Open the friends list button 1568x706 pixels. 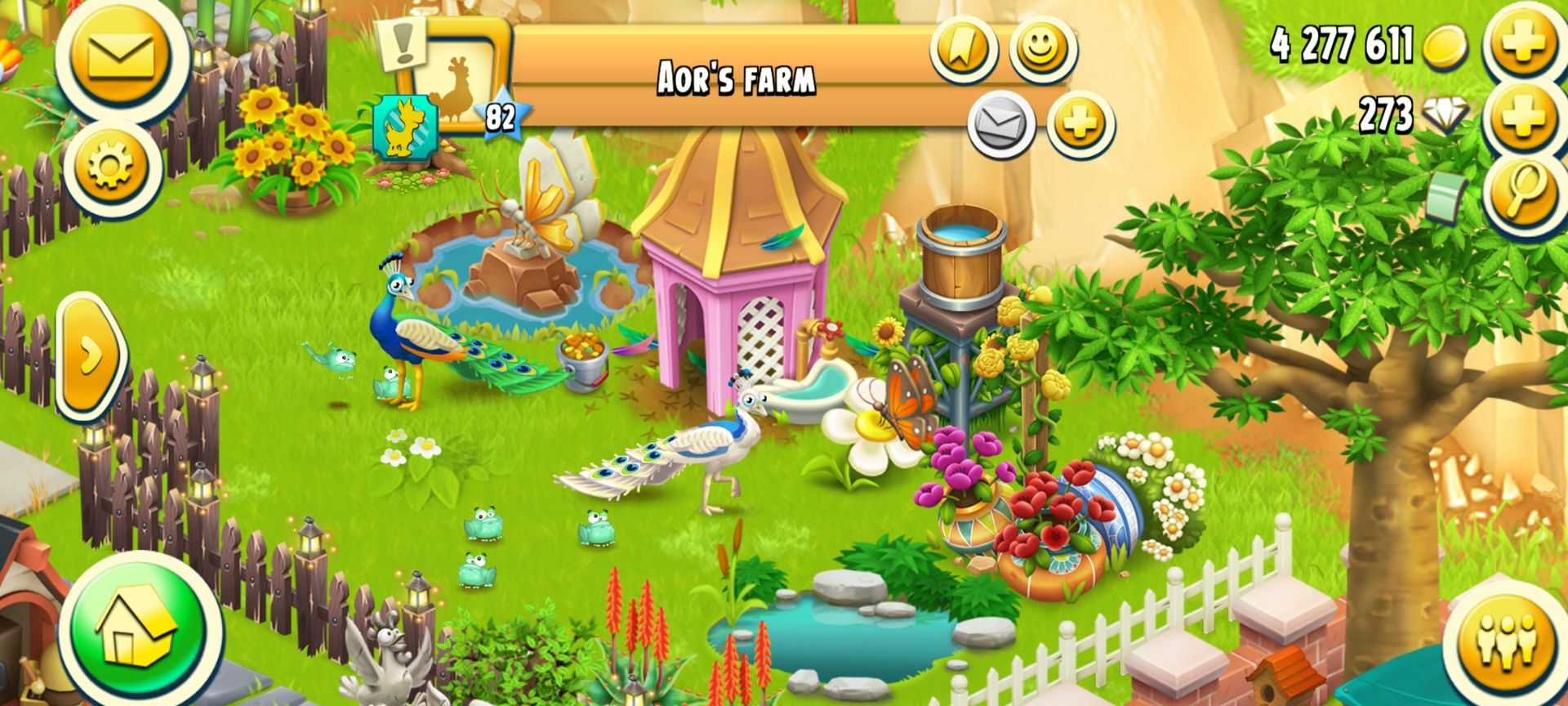coord(1509,641)
